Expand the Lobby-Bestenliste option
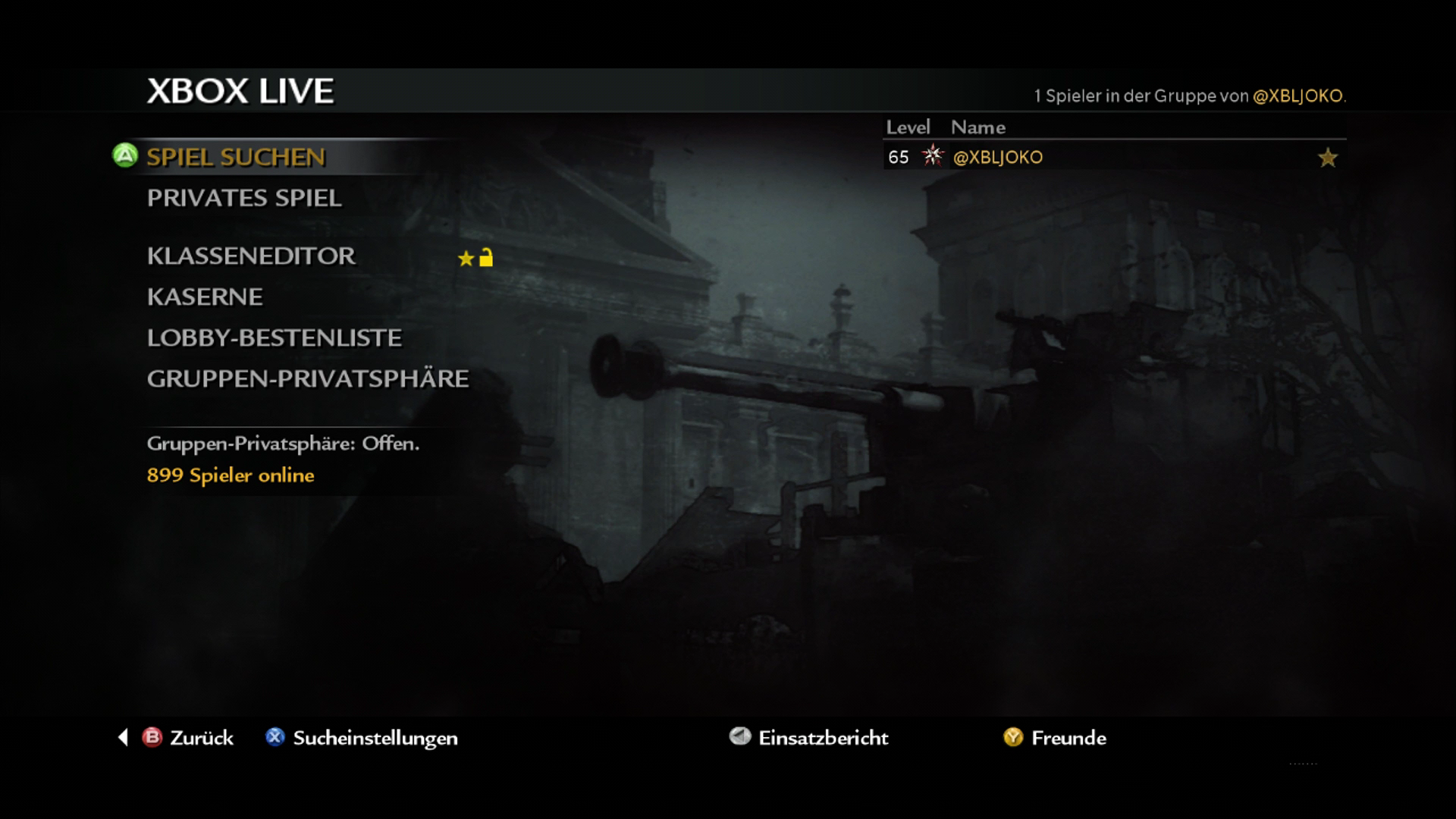The height and width of the screenshot is (819, 1456). pyautogui.click(x=275, y=338)
